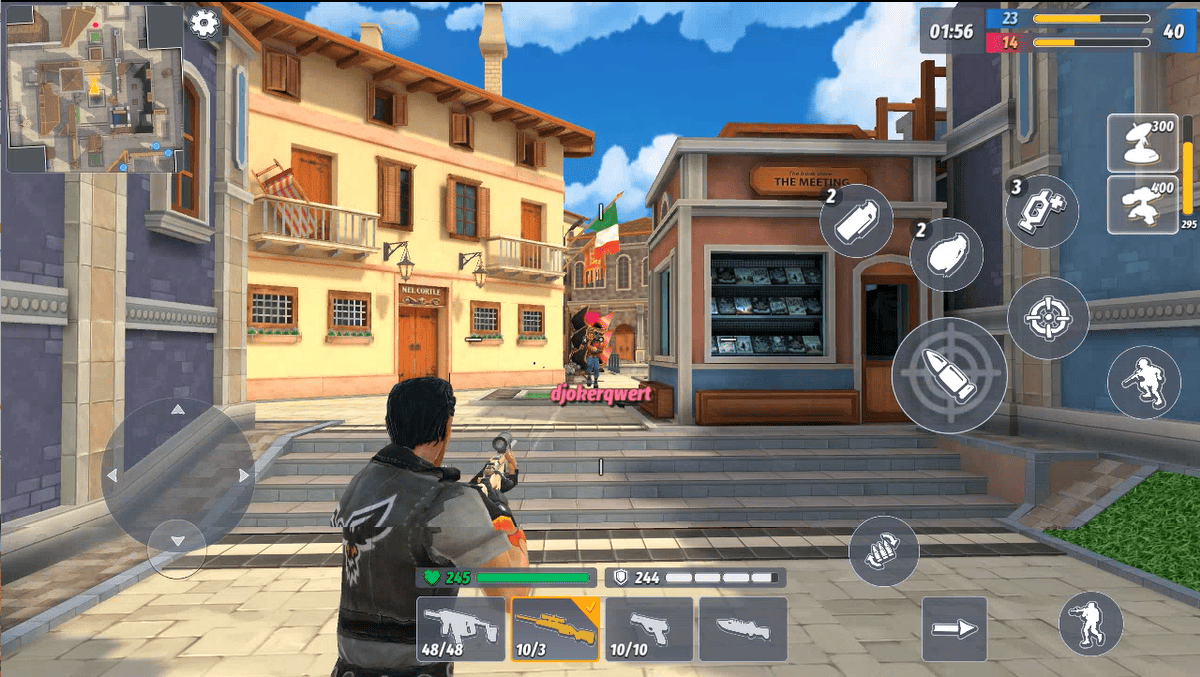This screenshot has width=1200, height=677.
Task: Tap the right-arrow square button
Action: tap(954, 629)
